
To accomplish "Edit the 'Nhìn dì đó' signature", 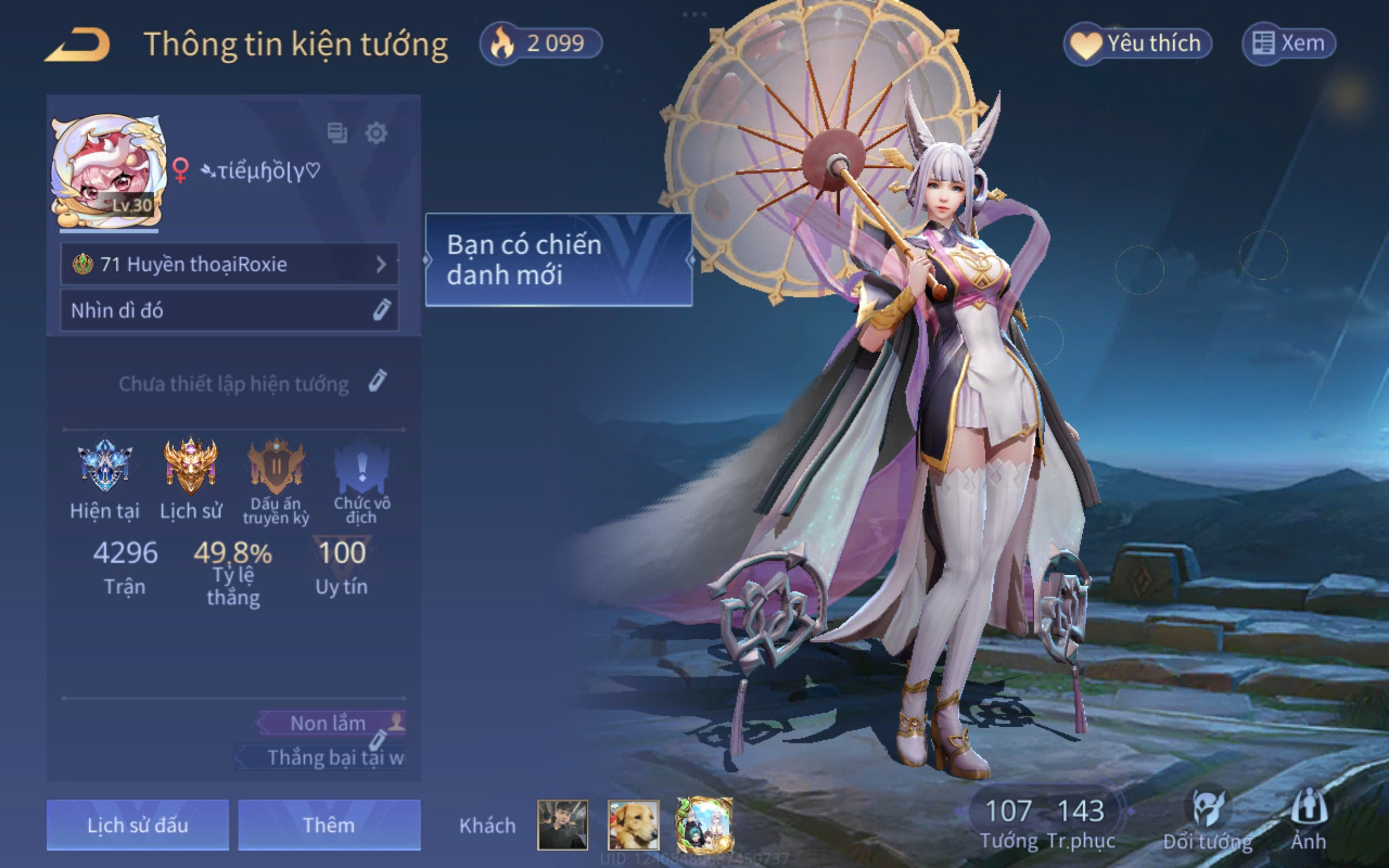I will pyautogui.click(x=381, y=310).
